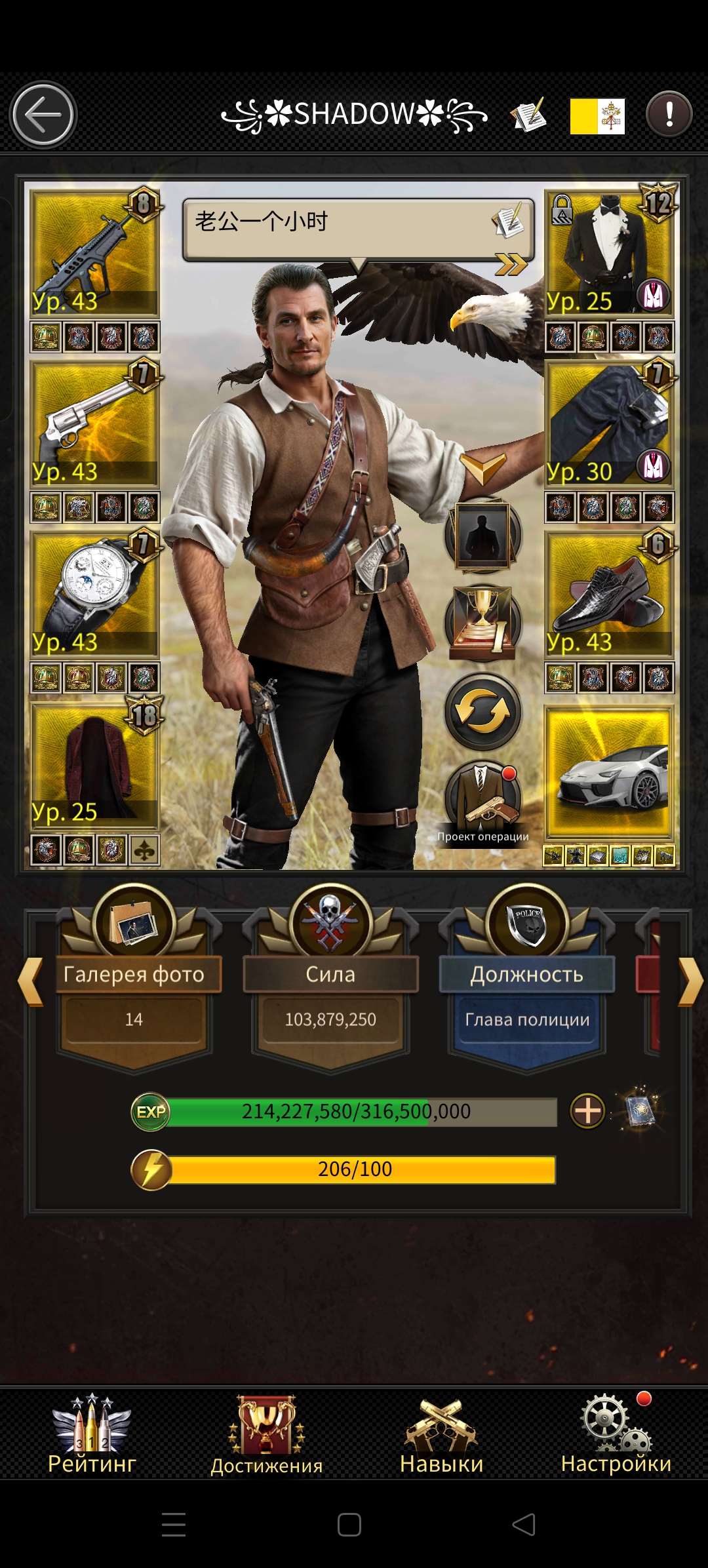Select the silver revolver equipment slot
The image size is (708, 1568).
coord(94,423)
